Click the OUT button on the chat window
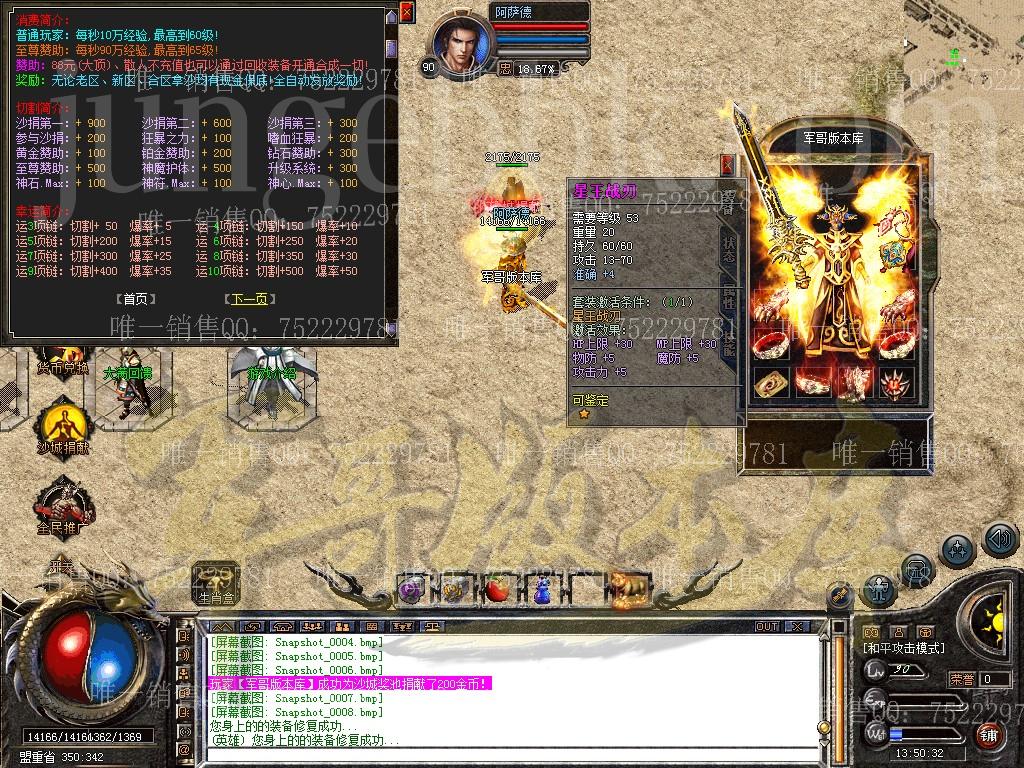The height and width of the screenshot is (768, 1024). [767, 626]
